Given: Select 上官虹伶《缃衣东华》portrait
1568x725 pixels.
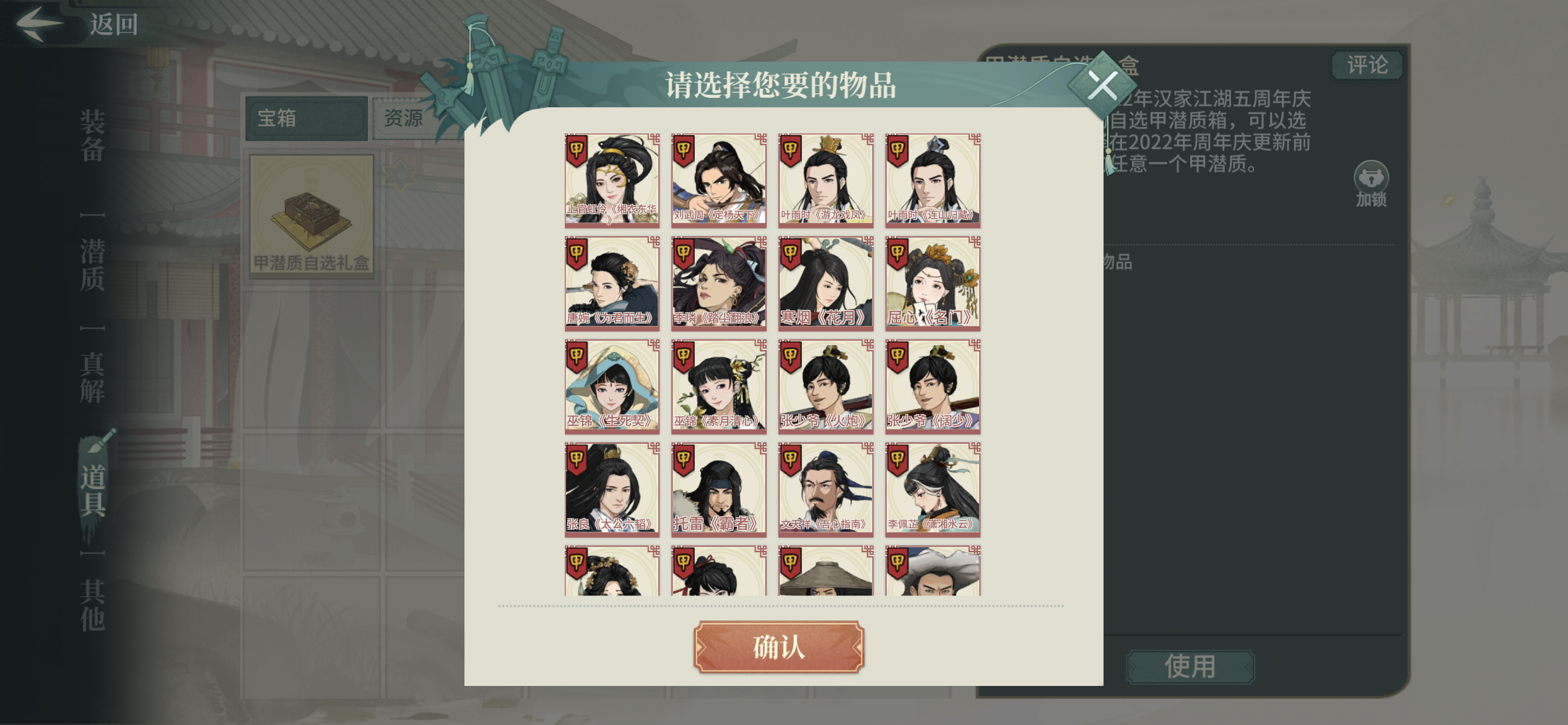Looking at the screenshot, I should tap(611, 180).
